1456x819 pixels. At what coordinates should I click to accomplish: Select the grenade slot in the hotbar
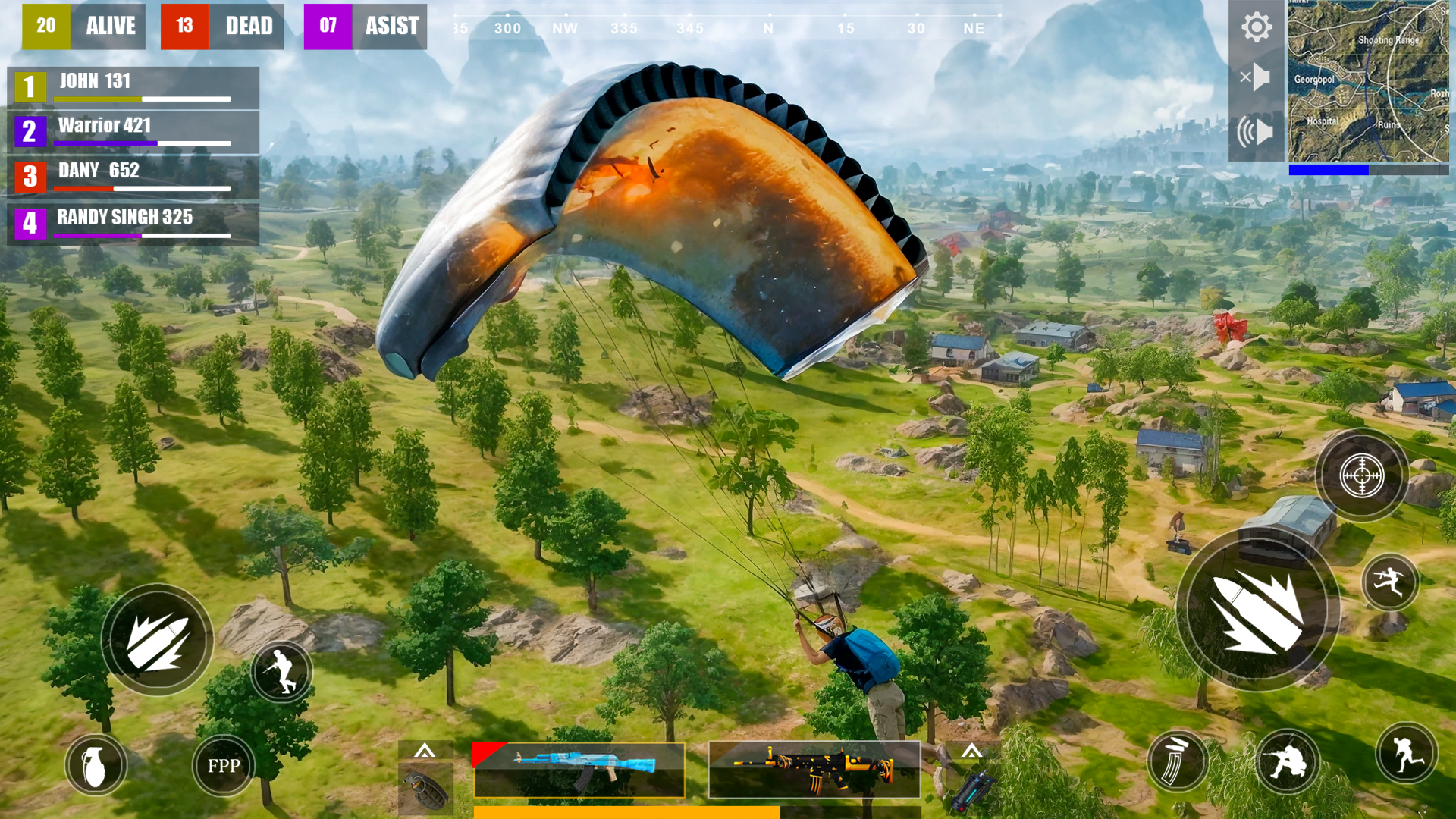coord(425,789)
